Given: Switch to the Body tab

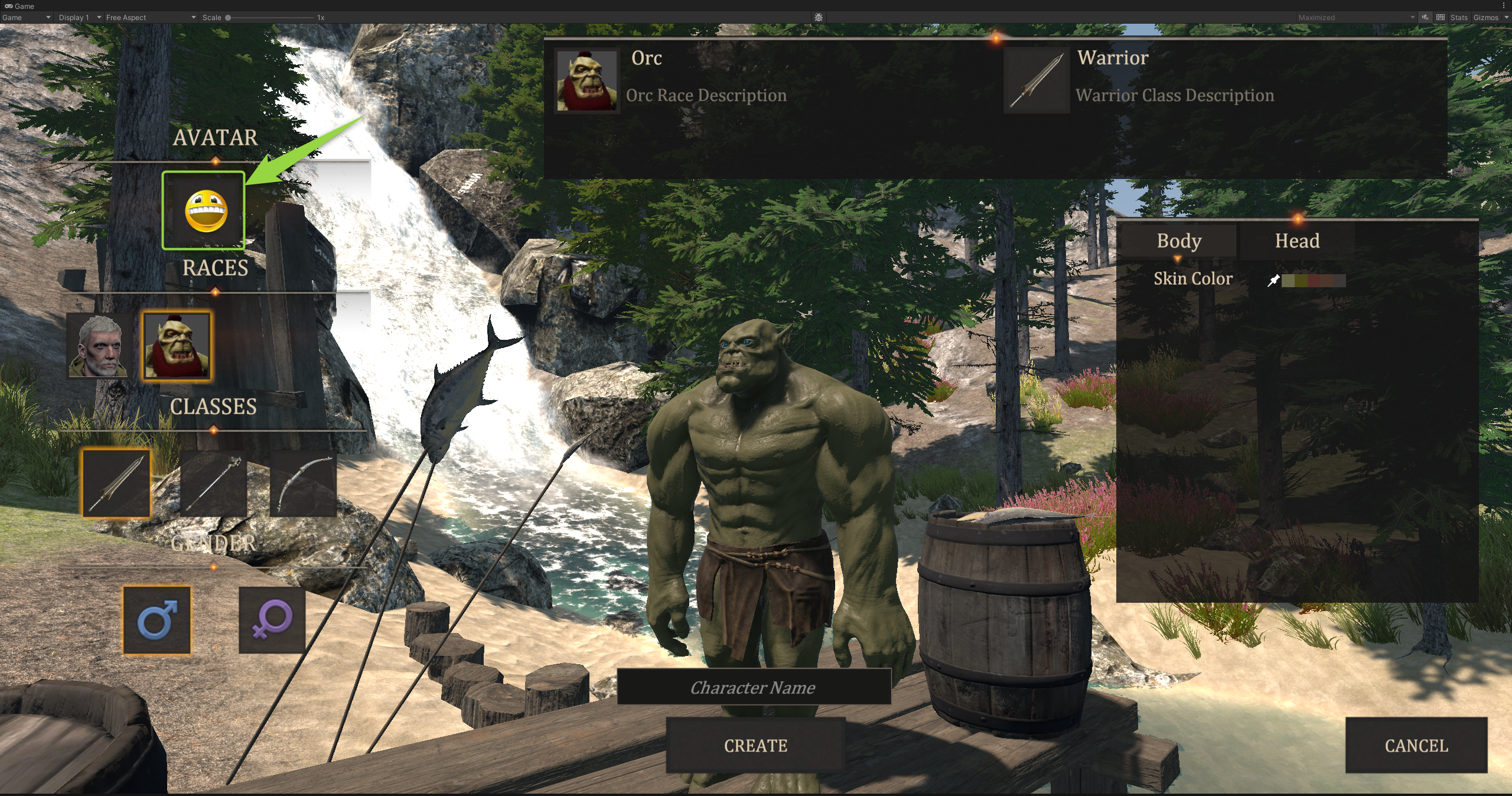Looking at the screenshot, I should pyautogui.click(x=1178, y=241).
